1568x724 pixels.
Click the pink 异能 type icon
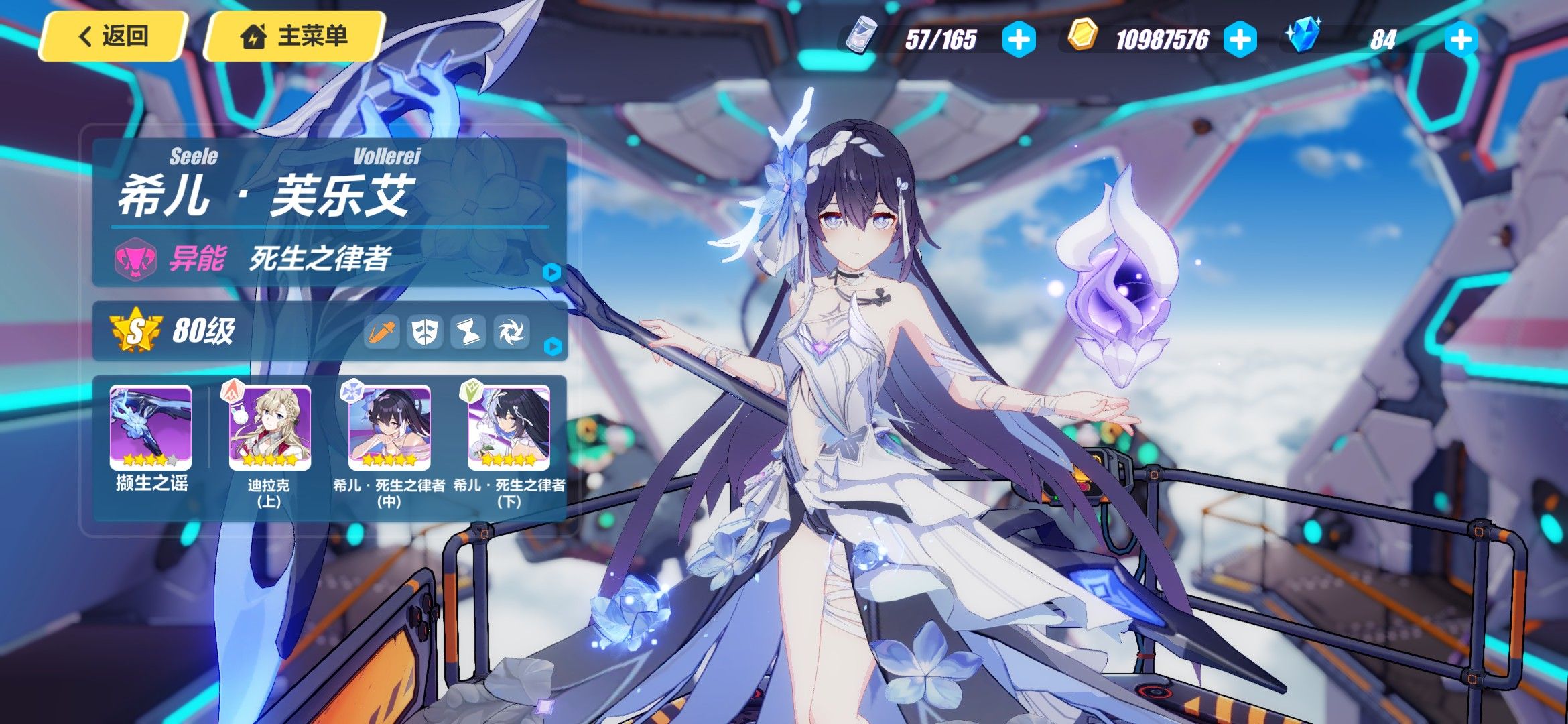(135, 259)
